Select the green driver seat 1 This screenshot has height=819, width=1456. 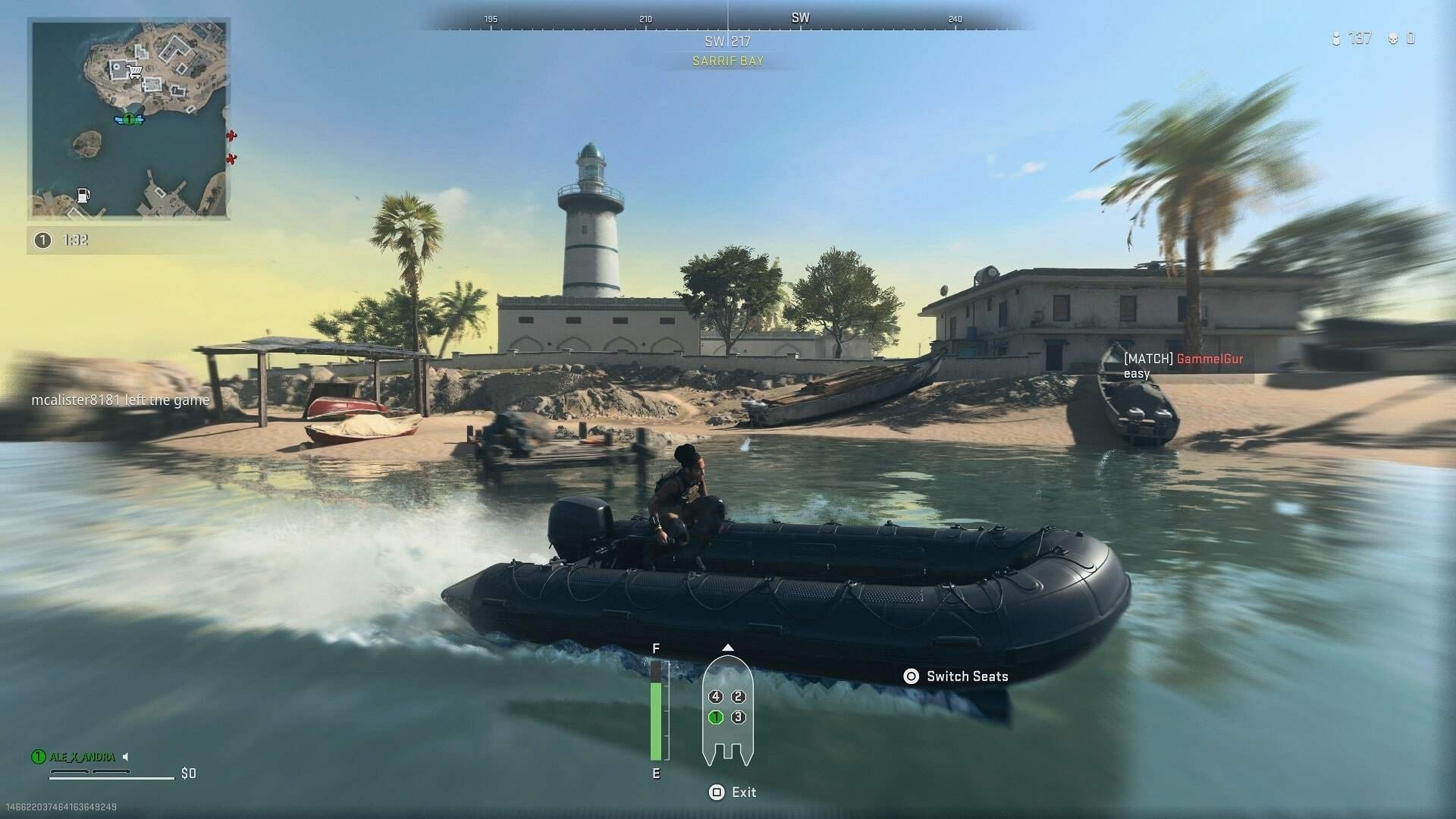(715, 717)
